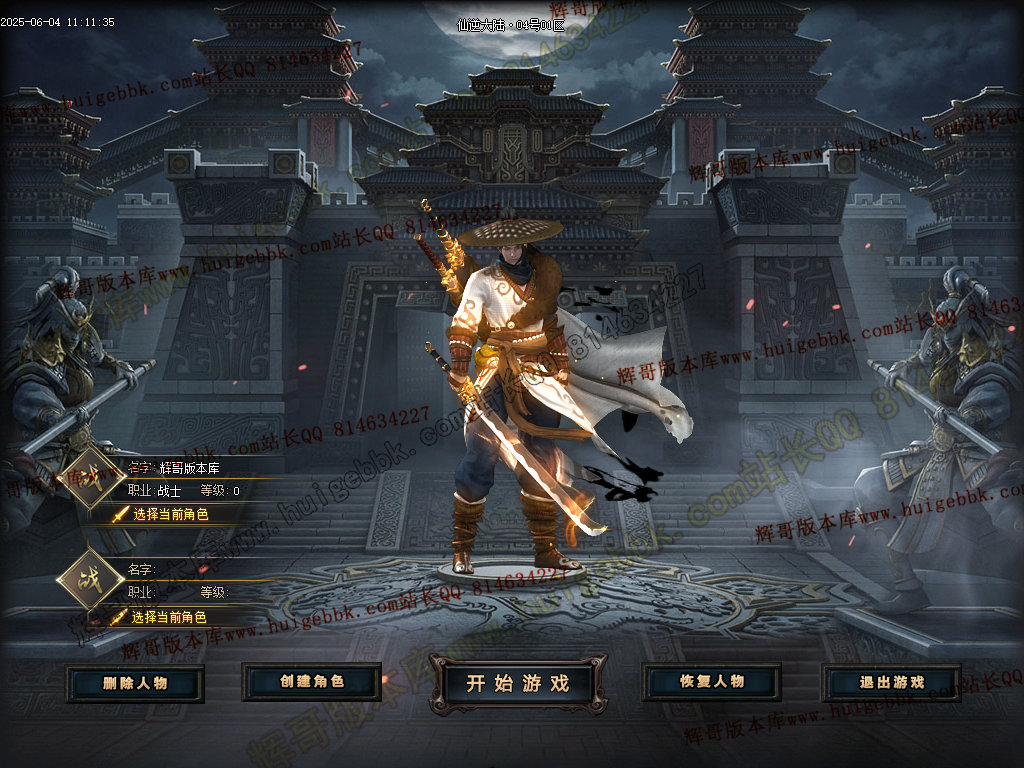Start the game with 开始游戏
Viewport: 1024px width, 768px height.
517,683
